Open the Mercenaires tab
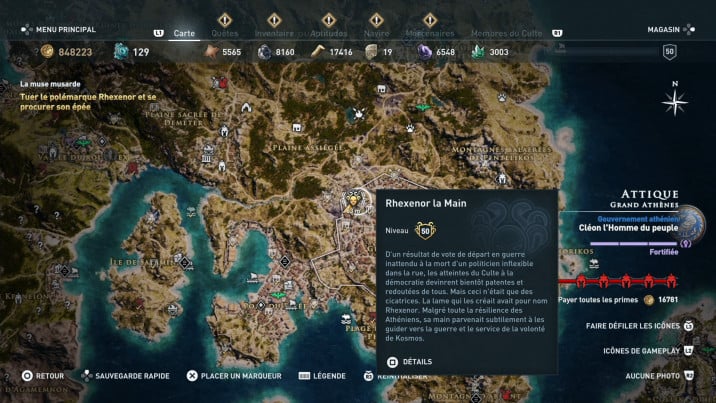 431,33
